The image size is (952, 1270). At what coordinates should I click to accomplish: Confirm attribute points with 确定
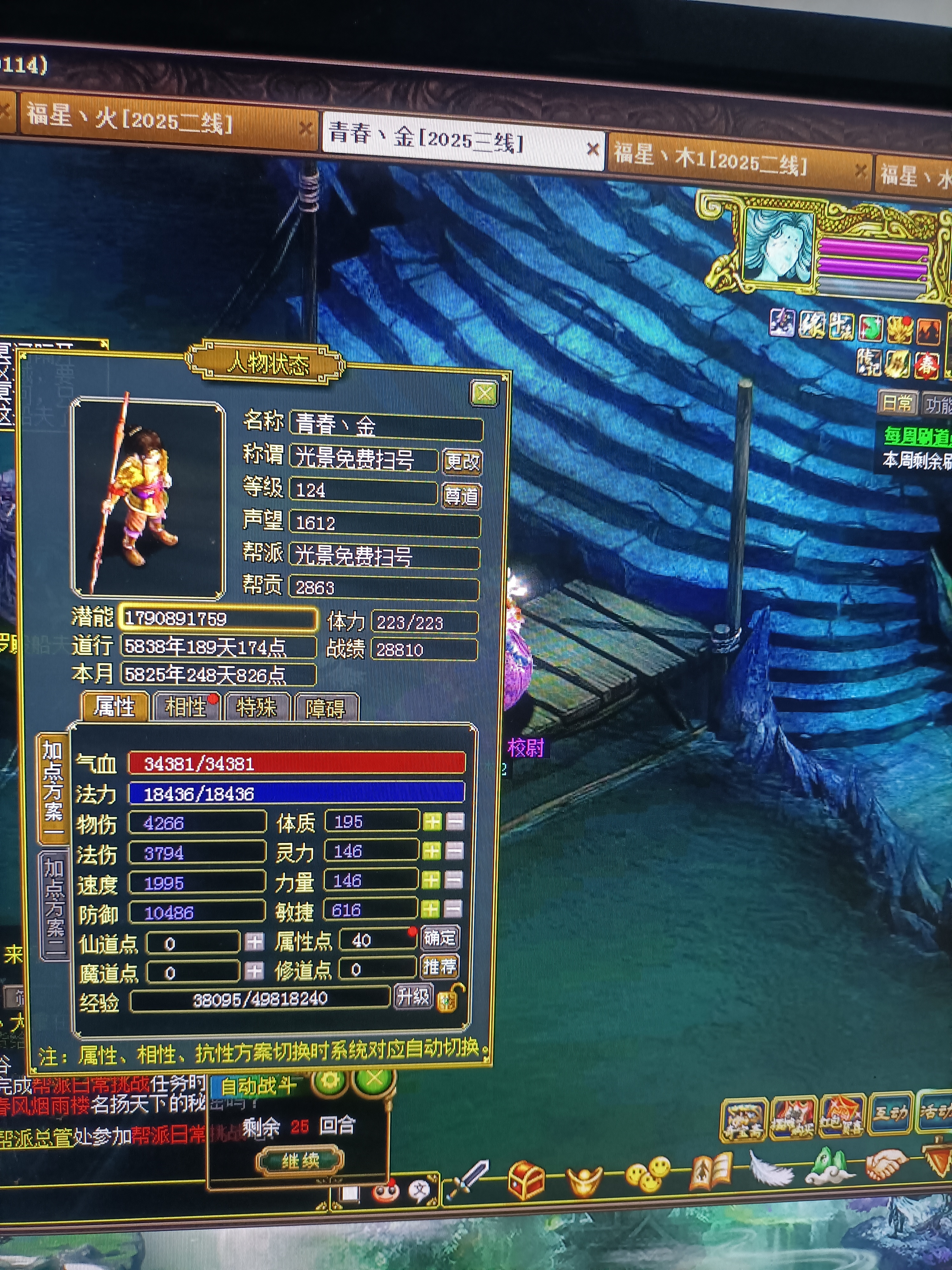[440, 938]
